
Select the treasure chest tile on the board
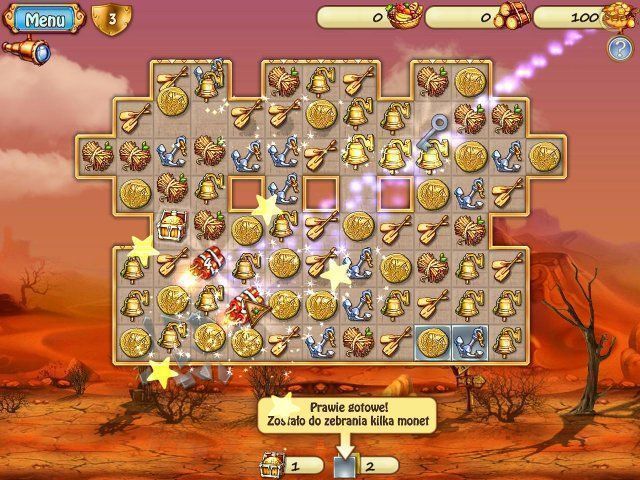pyautogui.click(x=170, y=229)
